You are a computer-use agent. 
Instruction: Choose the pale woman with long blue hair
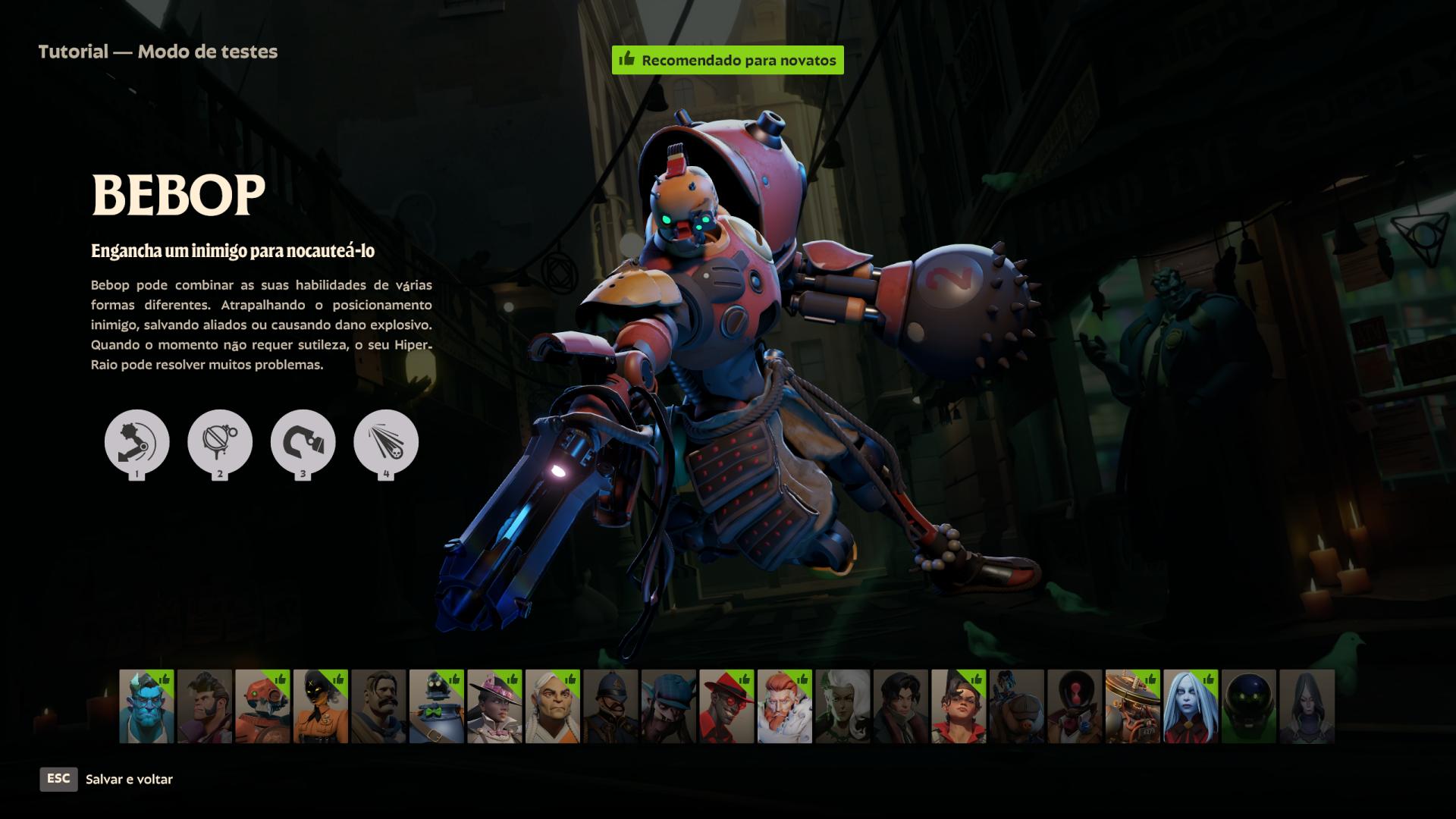pos(1191,707)
